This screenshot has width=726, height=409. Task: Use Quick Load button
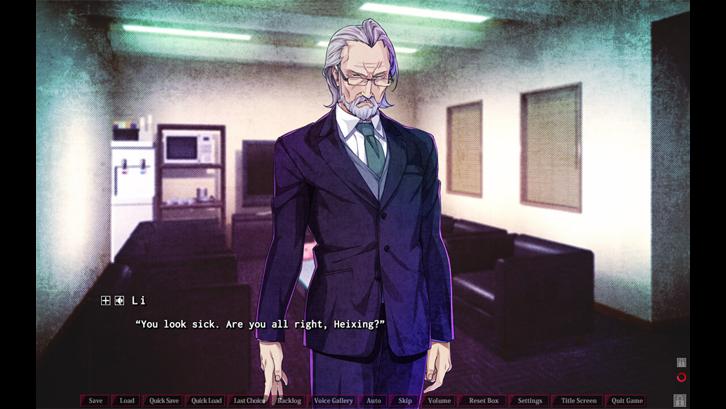pos(206,401)
